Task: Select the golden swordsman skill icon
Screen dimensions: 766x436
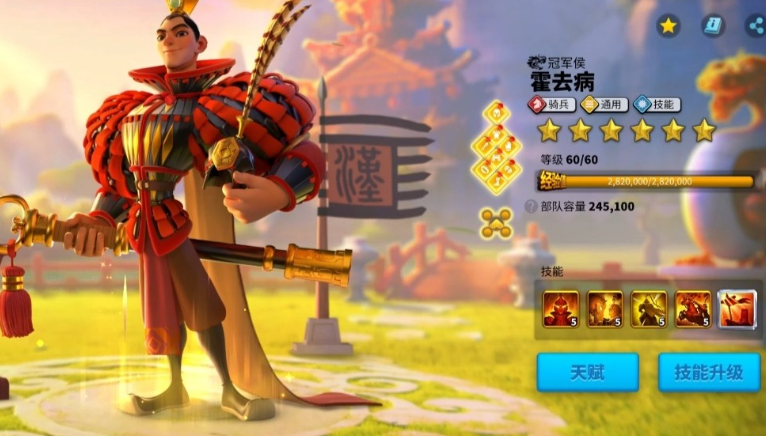Action: click(x=649, y=309)
